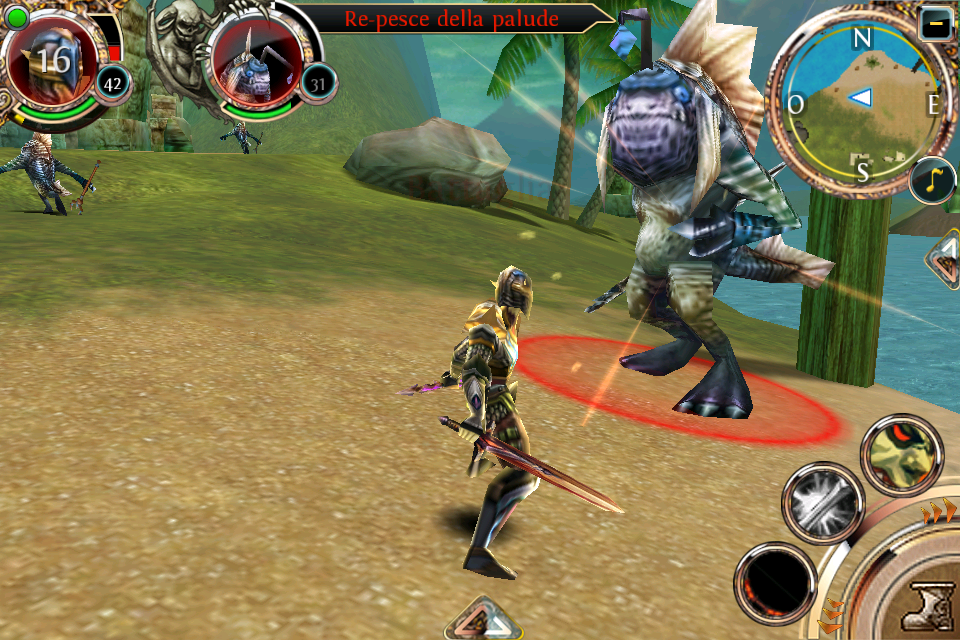Use the white sword slash skill

(x=822, y=503)
